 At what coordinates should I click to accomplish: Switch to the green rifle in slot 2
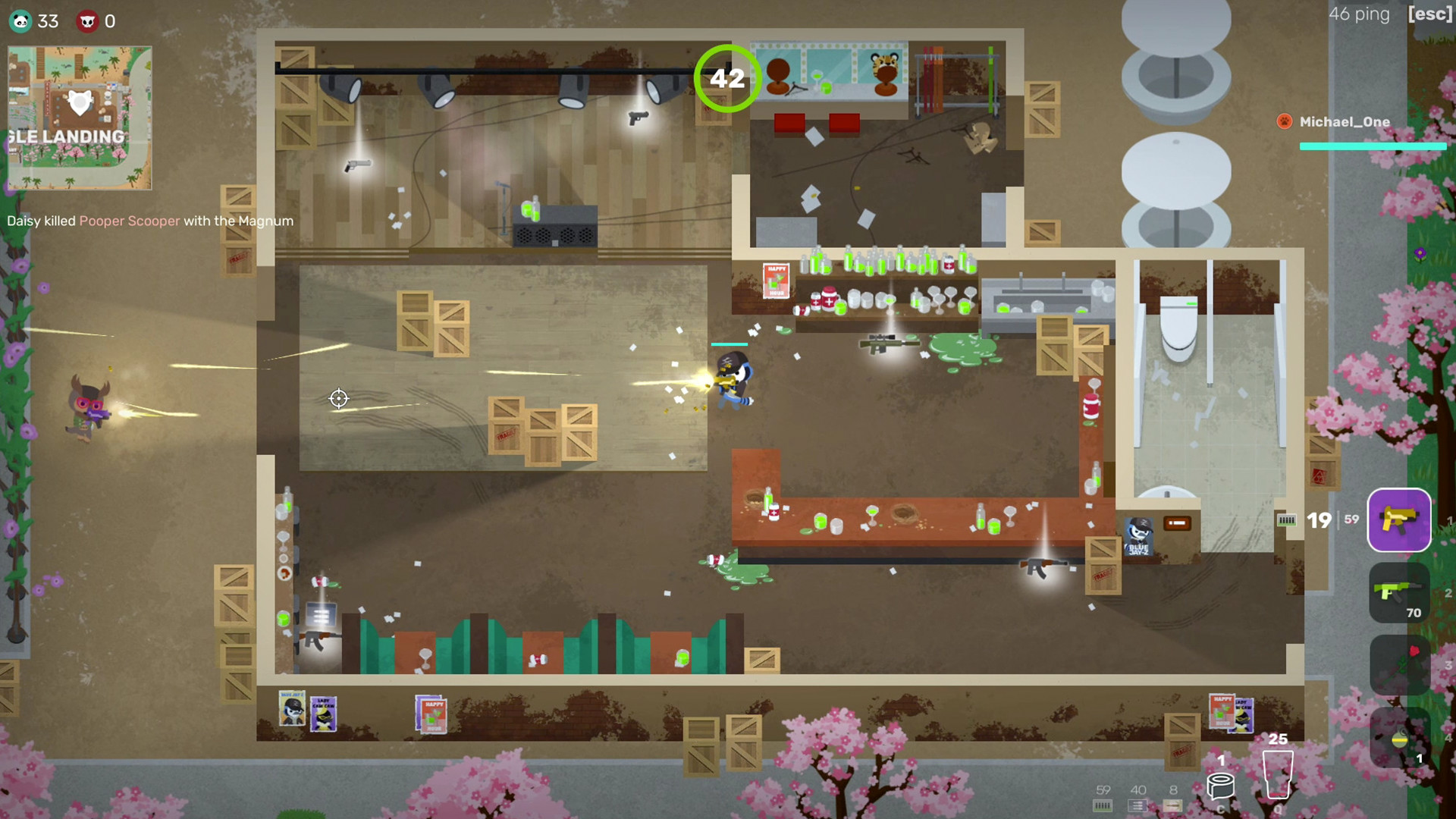point(1399,594)
